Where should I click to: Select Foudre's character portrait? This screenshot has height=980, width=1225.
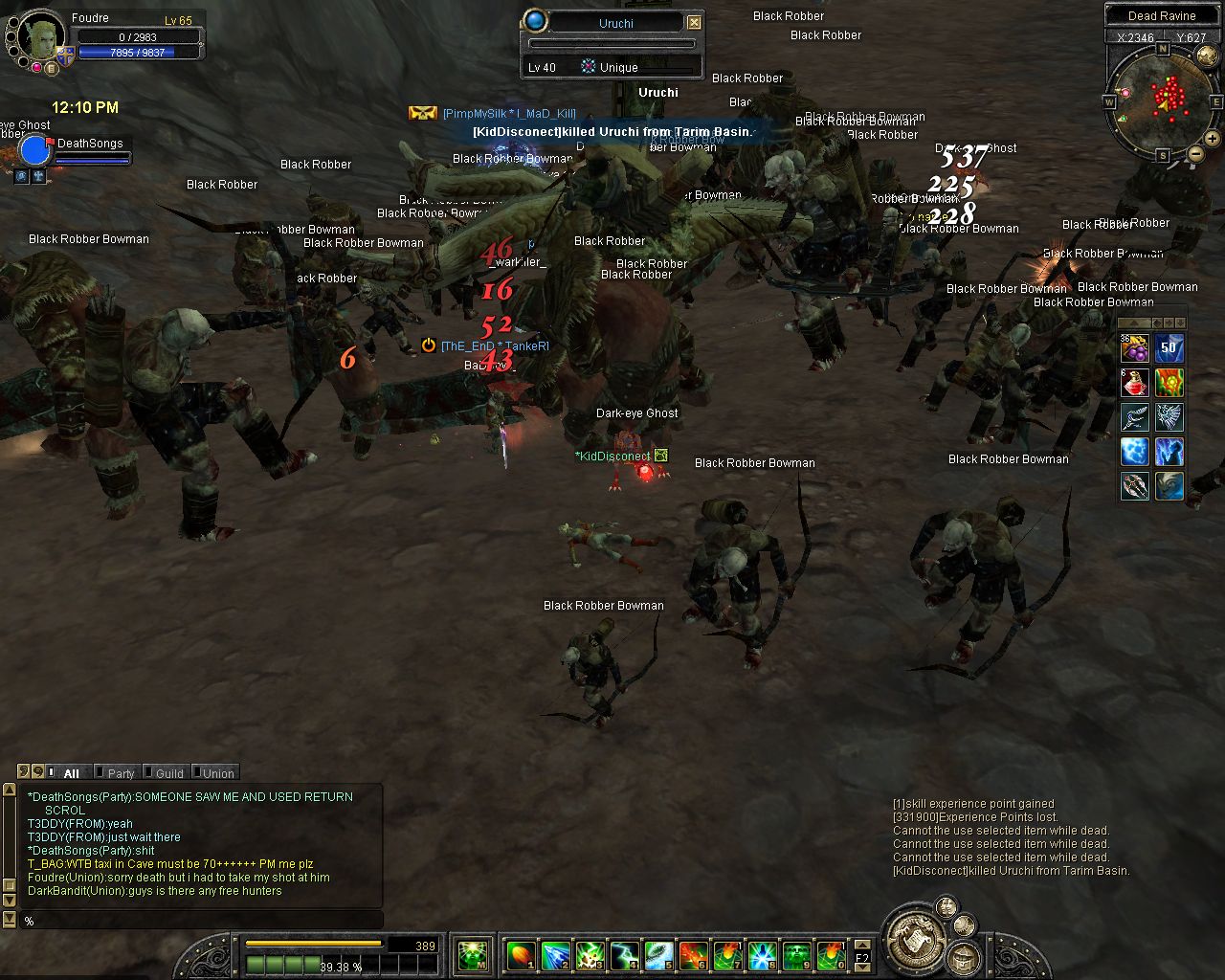click(41, 37)
